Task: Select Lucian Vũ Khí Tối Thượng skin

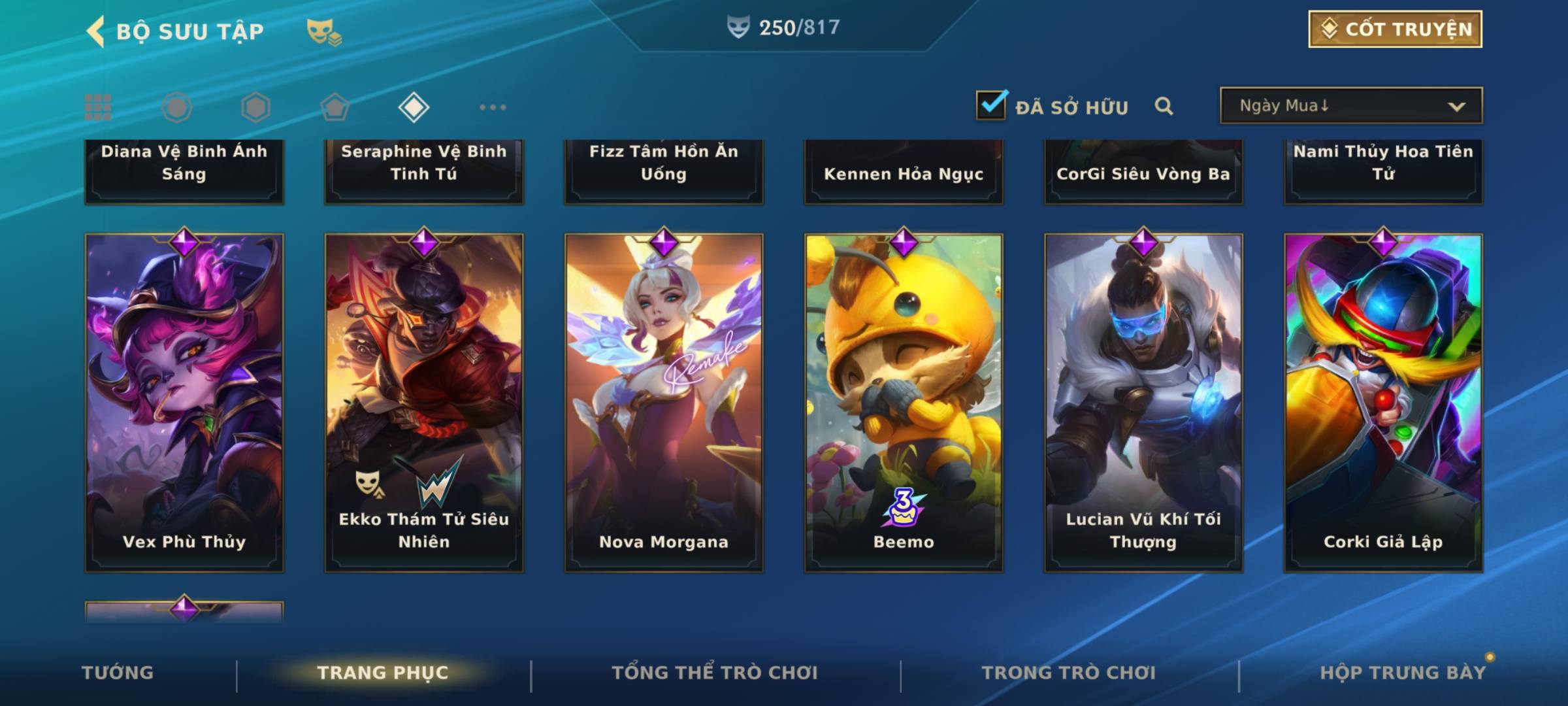Action: pyautogui.click(x=1143, y=402)
